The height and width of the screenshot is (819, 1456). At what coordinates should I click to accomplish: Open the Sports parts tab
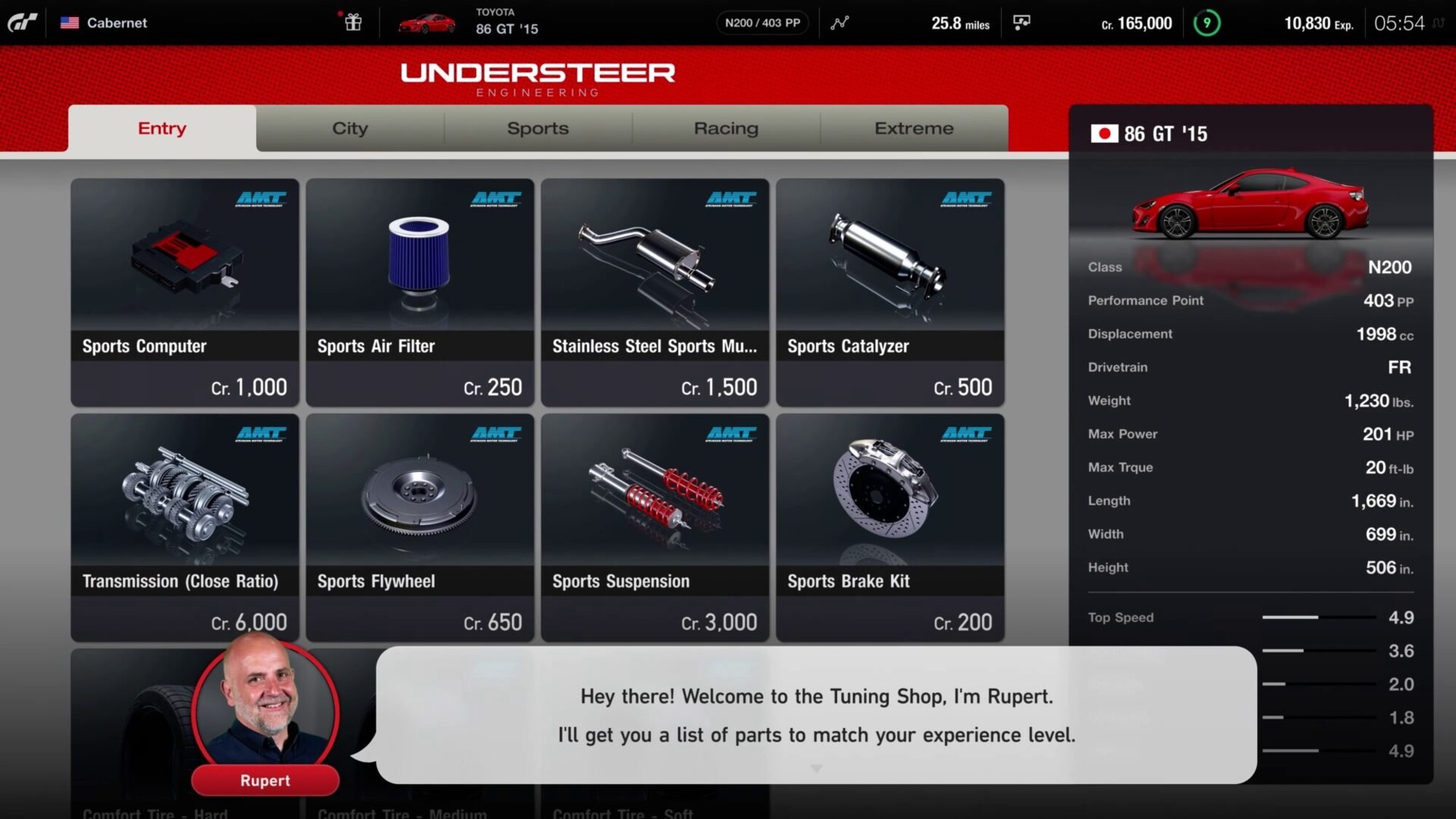[537, 128]
